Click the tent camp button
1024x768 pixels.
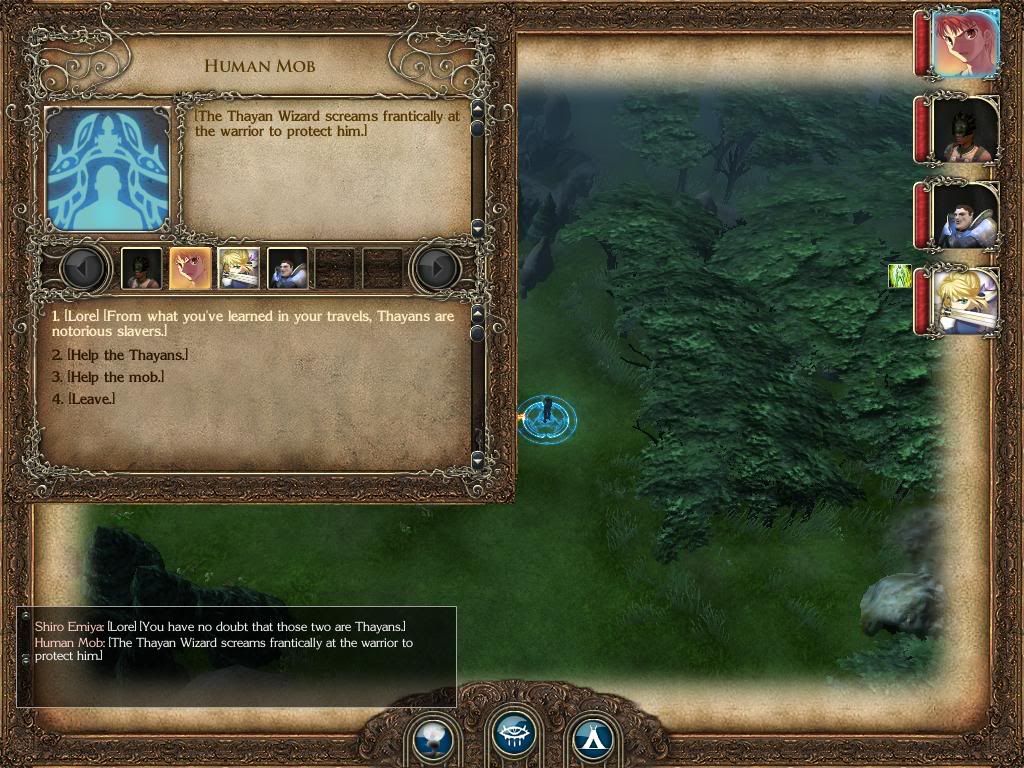tap(592, 741)
